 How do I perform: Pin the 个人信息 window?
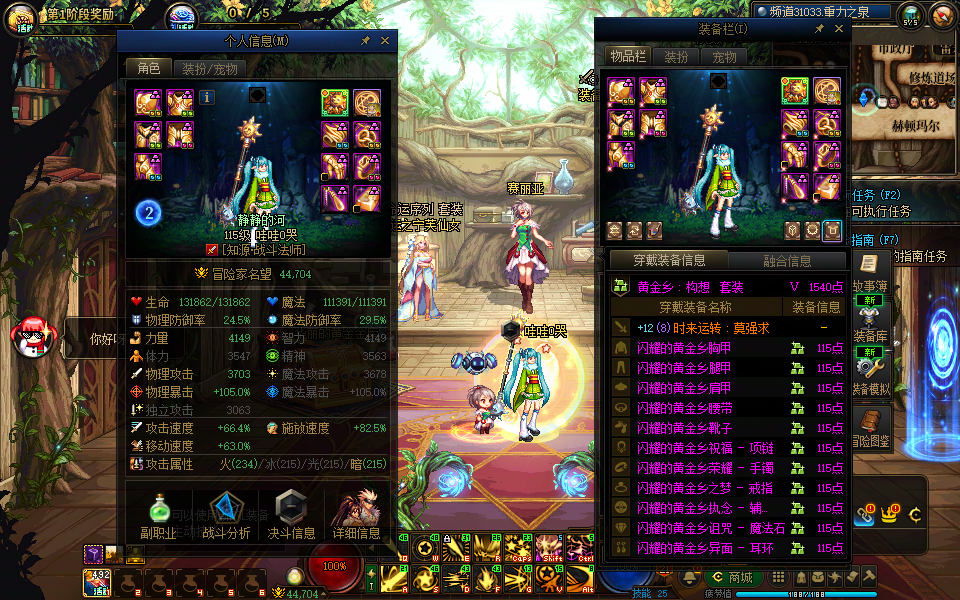tap(366, 41)
